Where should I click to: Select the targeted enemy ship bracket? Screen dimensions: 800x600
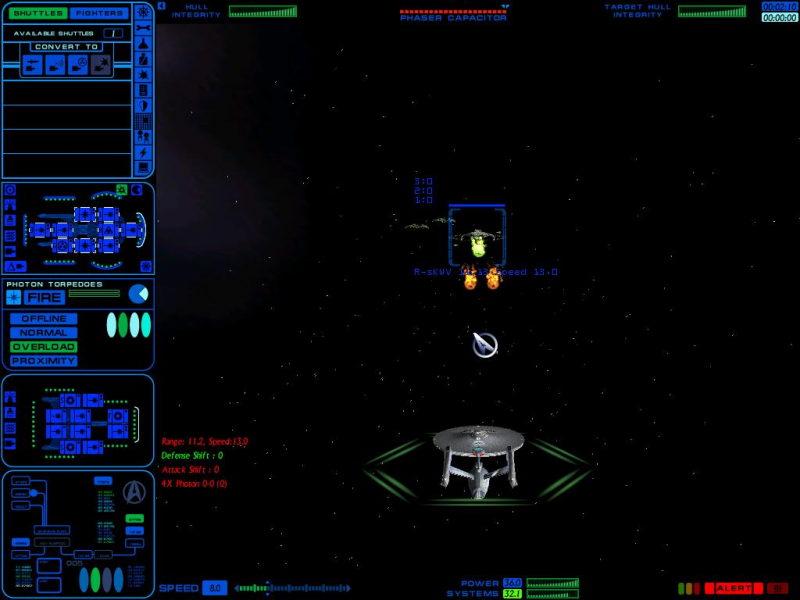point(477,237)
